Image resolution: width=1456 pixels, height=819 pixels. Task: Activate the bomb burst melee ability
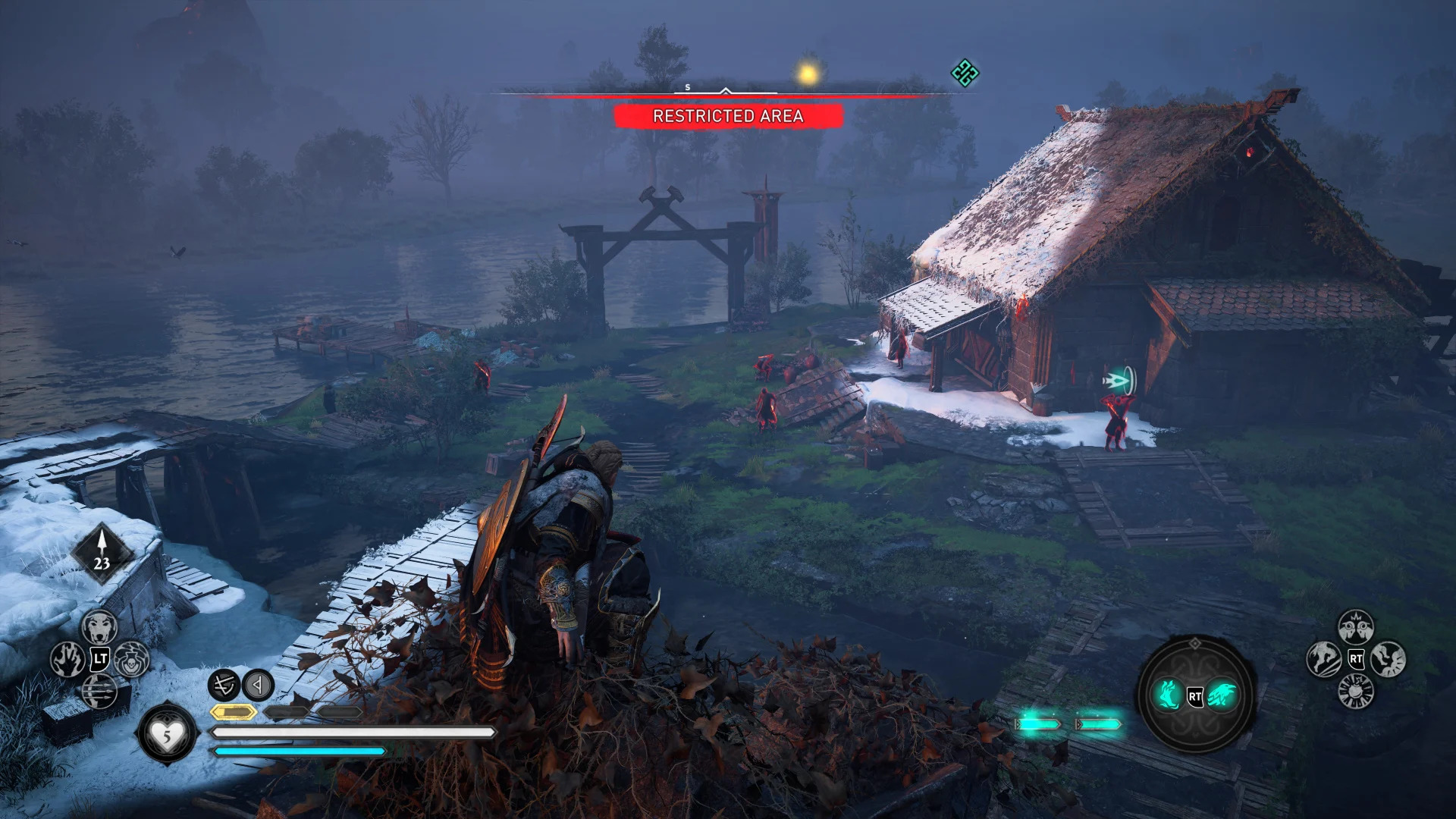[1355, 690]
